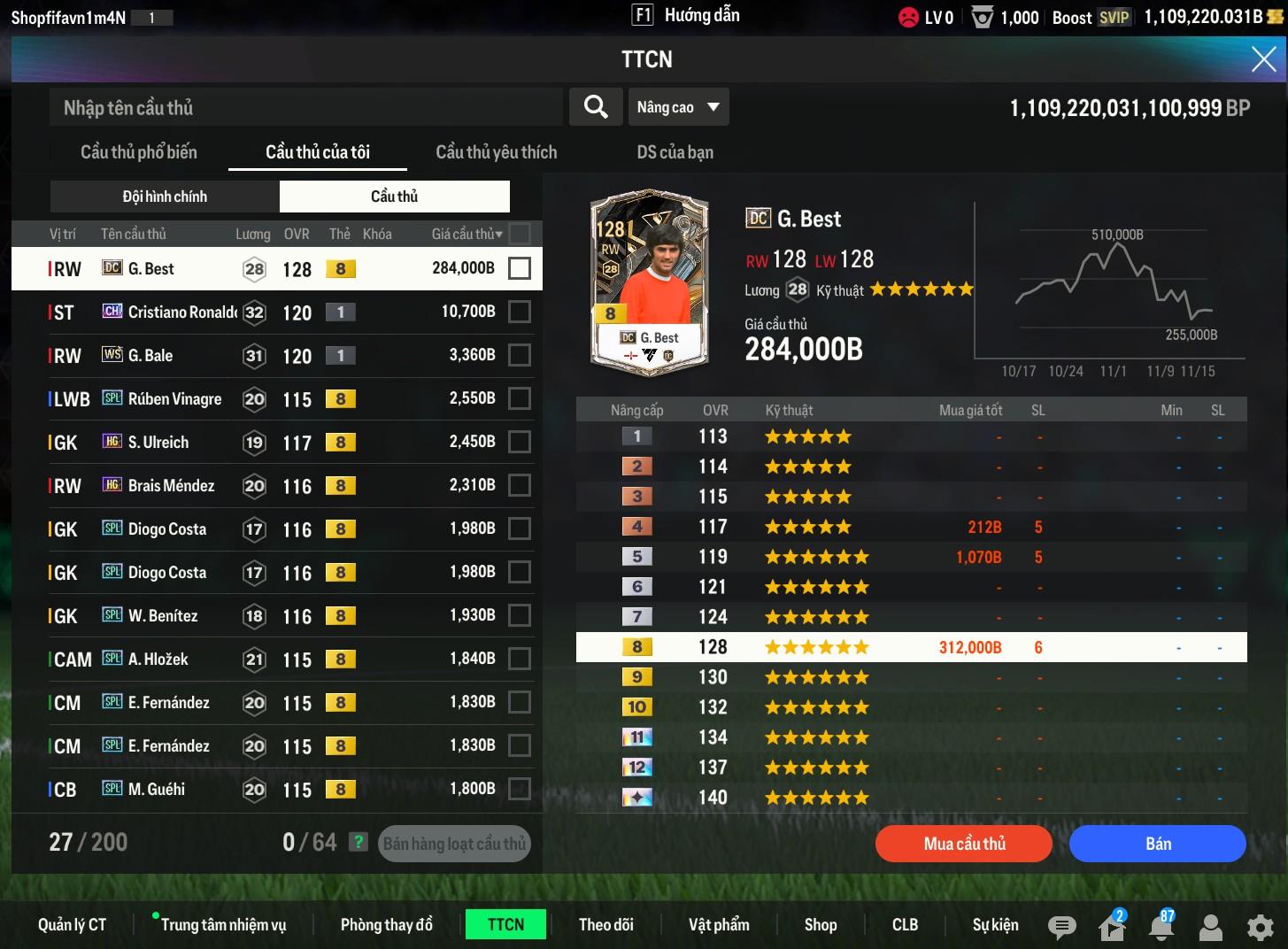Tick the checkbox for G. Best
Image resolution: width=1288 pixels, height=949 pixels.
click(x=520, y=268)
